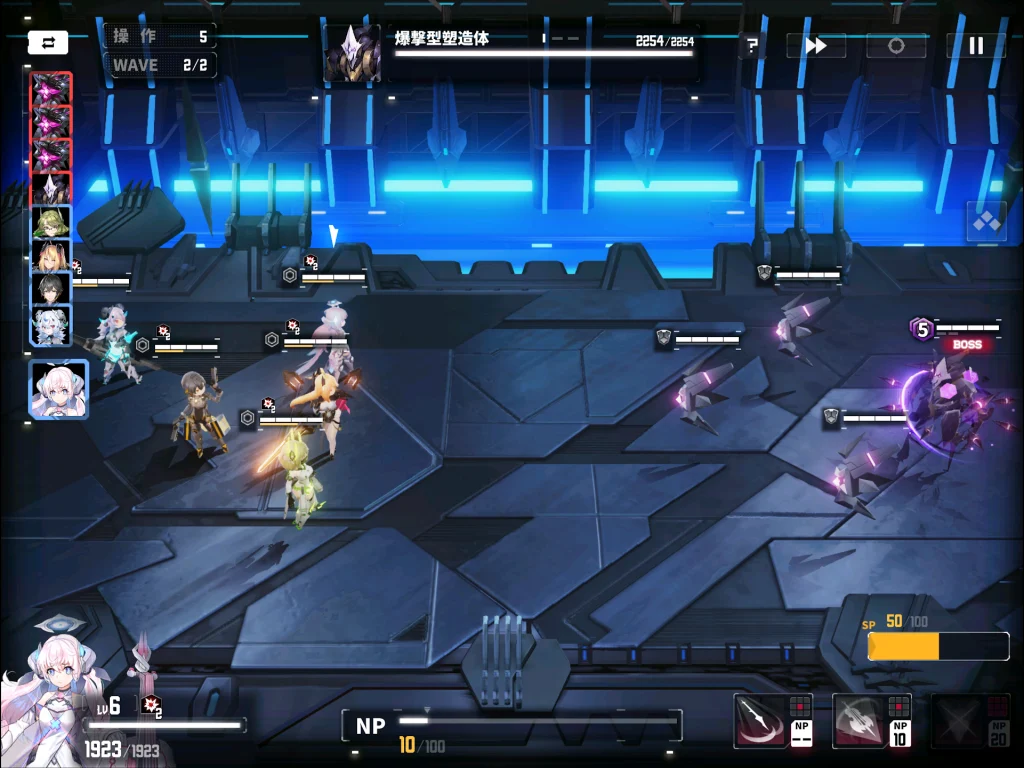Toggle the auto-target circle button

coord(895,45)
